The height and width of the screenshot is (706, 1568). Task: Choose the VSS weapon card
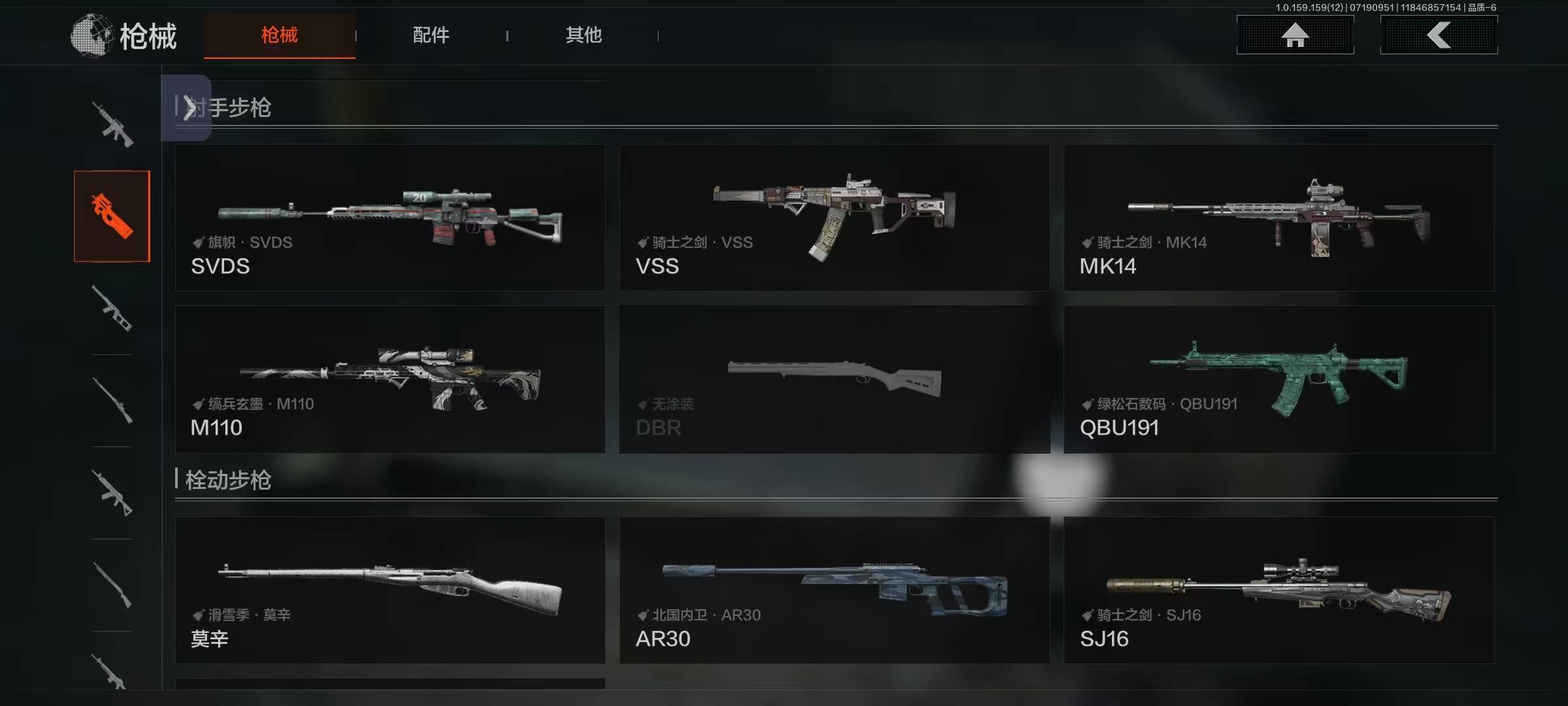(x=834, y=218)
